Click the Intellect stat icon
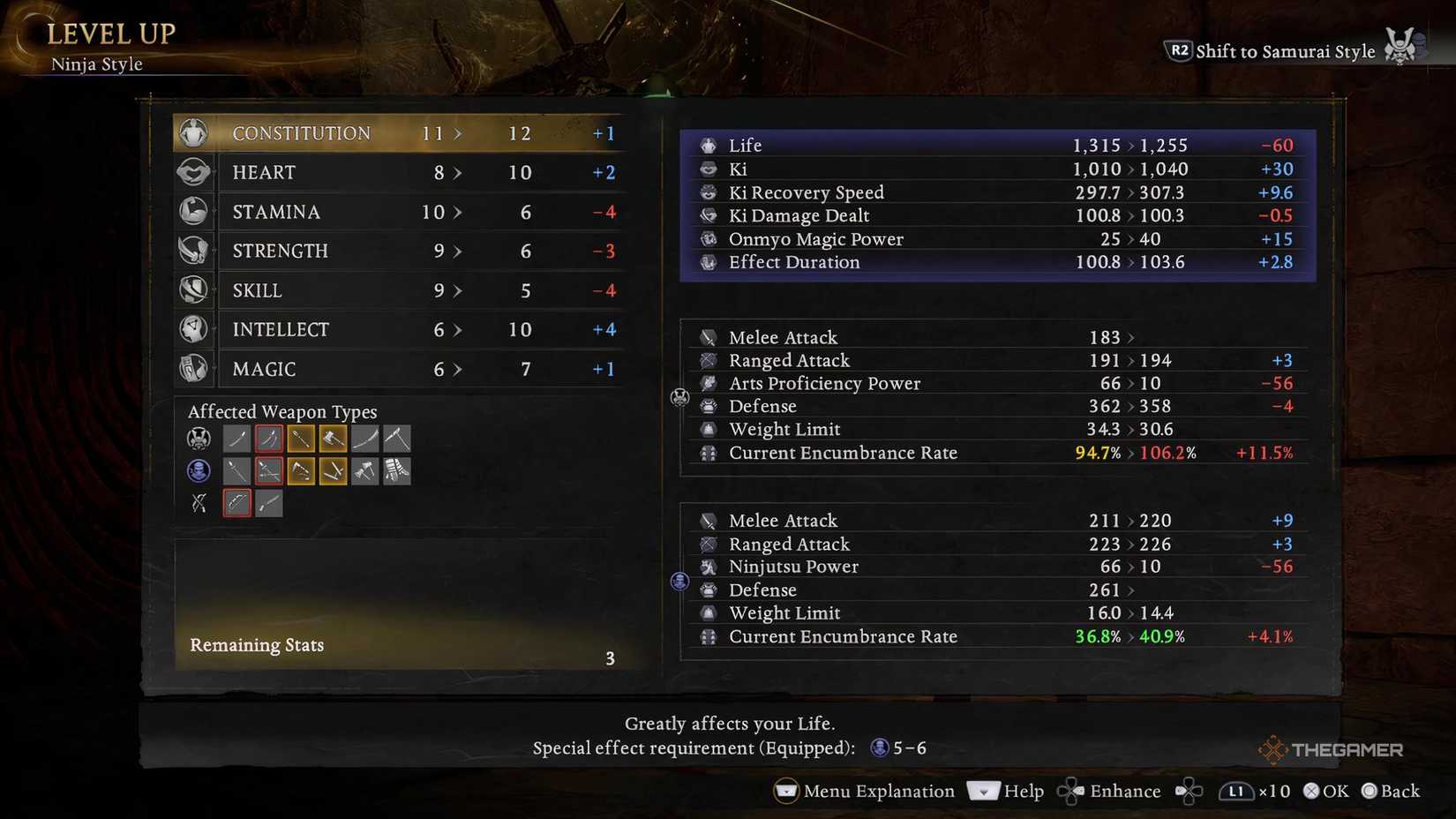 193,329
